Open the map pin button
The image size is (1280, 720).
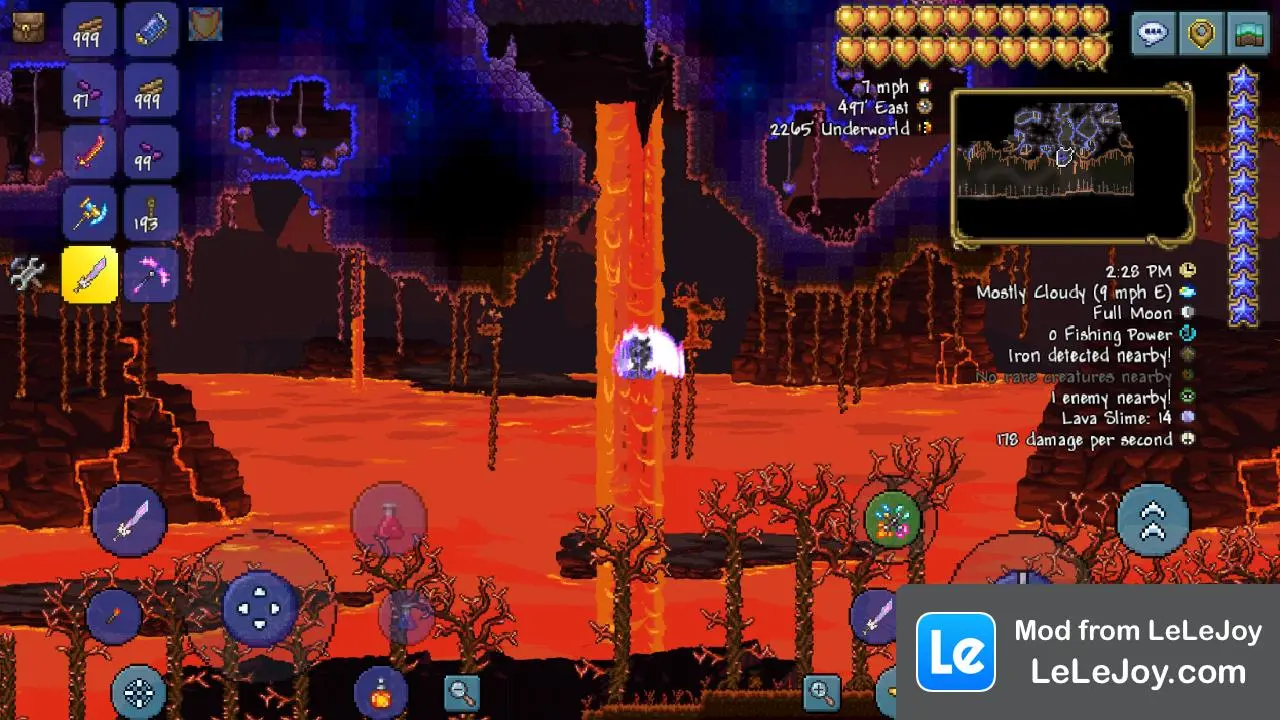click(1200, 34)
